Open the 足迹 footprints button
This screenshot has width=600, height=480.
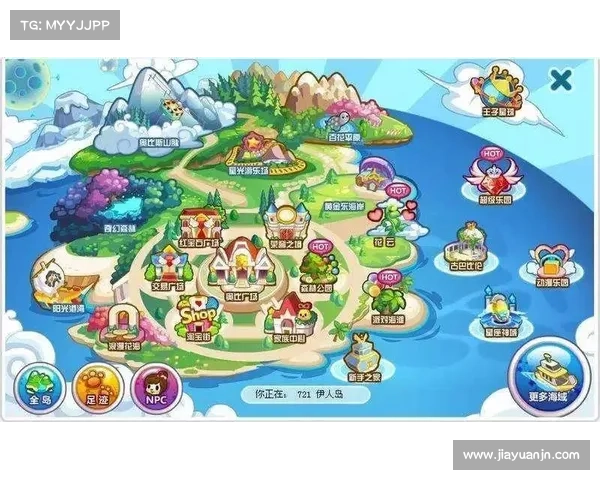97,385
